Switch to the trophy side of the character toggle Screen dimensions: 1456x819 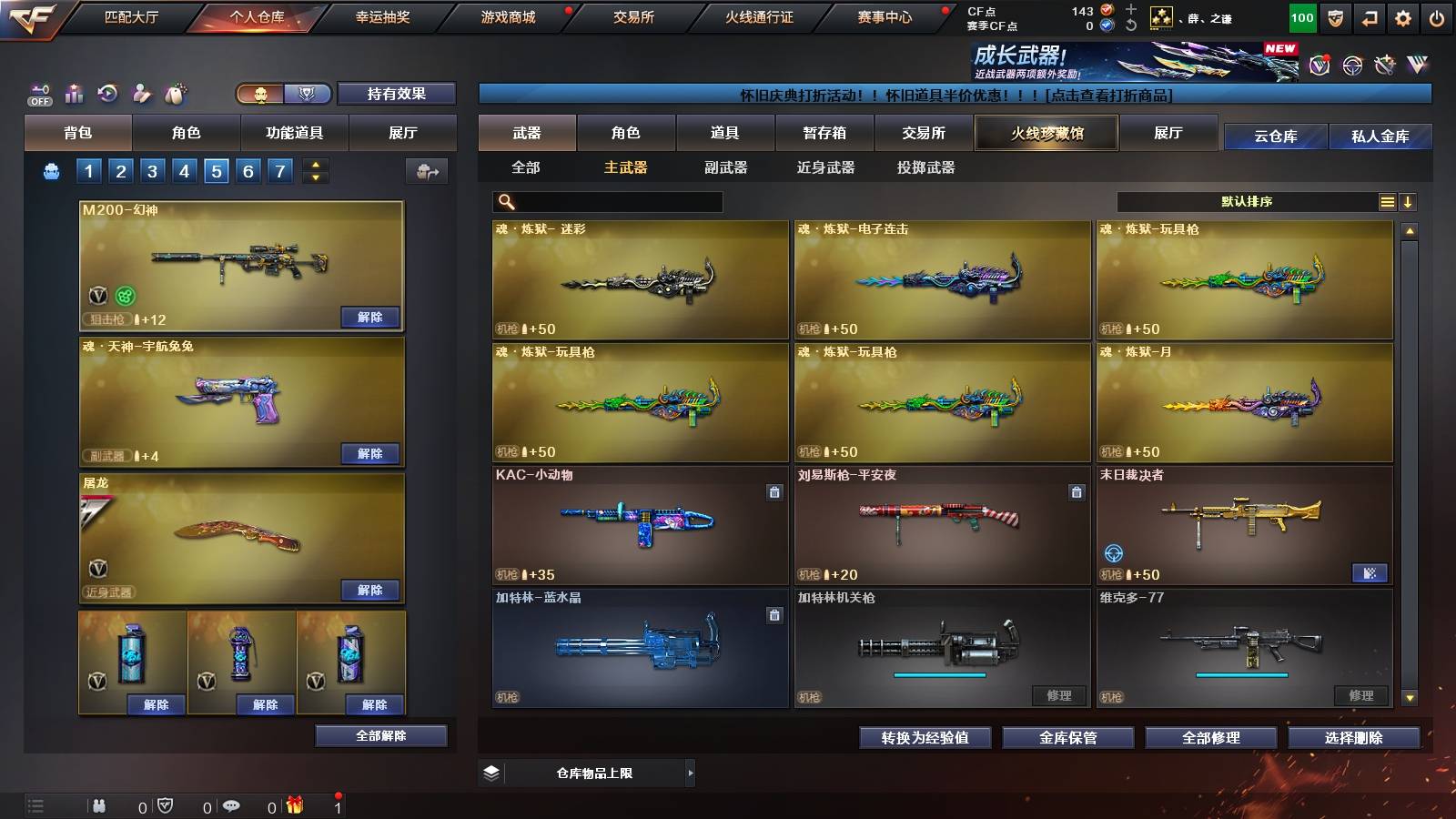coord(306,92)
